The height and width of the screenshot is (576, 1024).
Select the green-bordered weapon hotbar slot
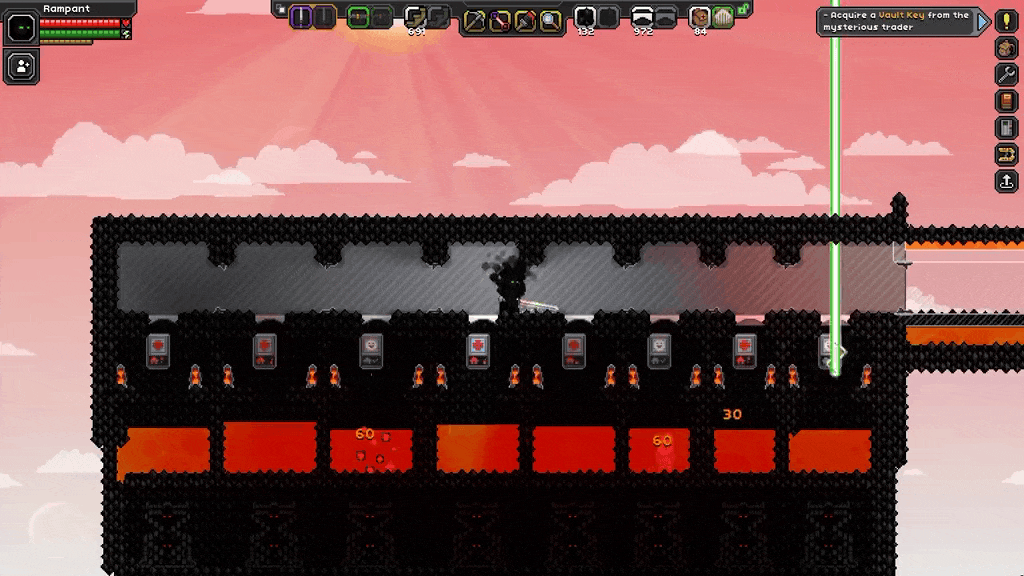point(358,17)
